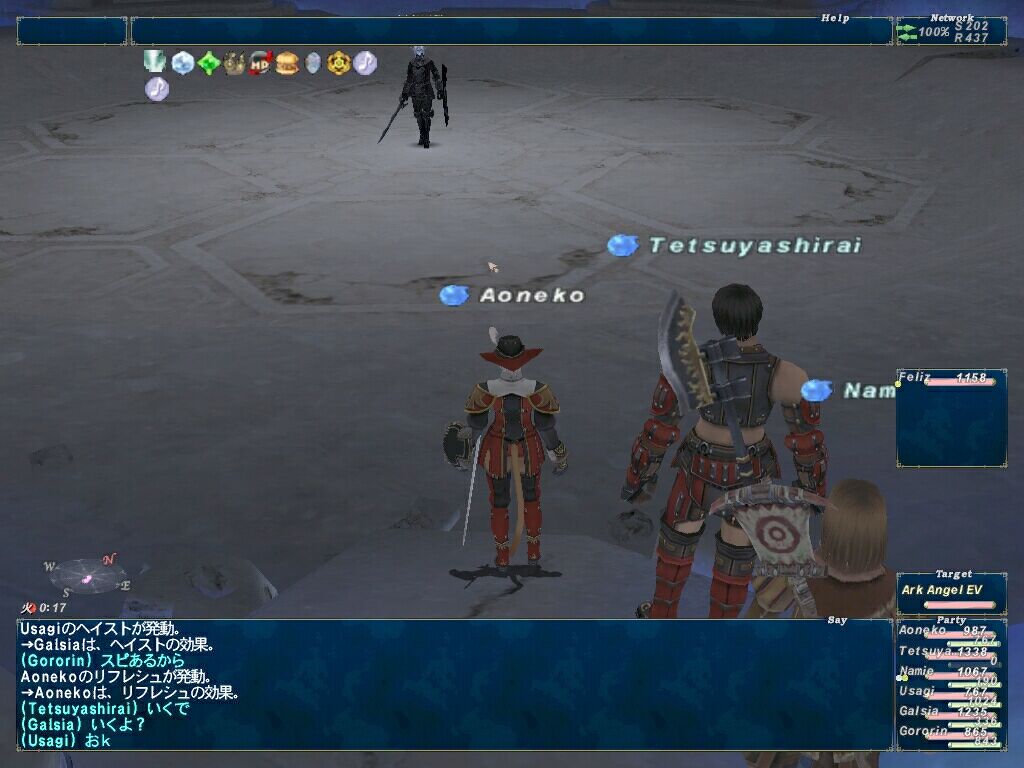Image resolution: width=1024 pixels, height=768 pixels.
Task: Select the Aoneko name tag
Action: pos(530,295)
